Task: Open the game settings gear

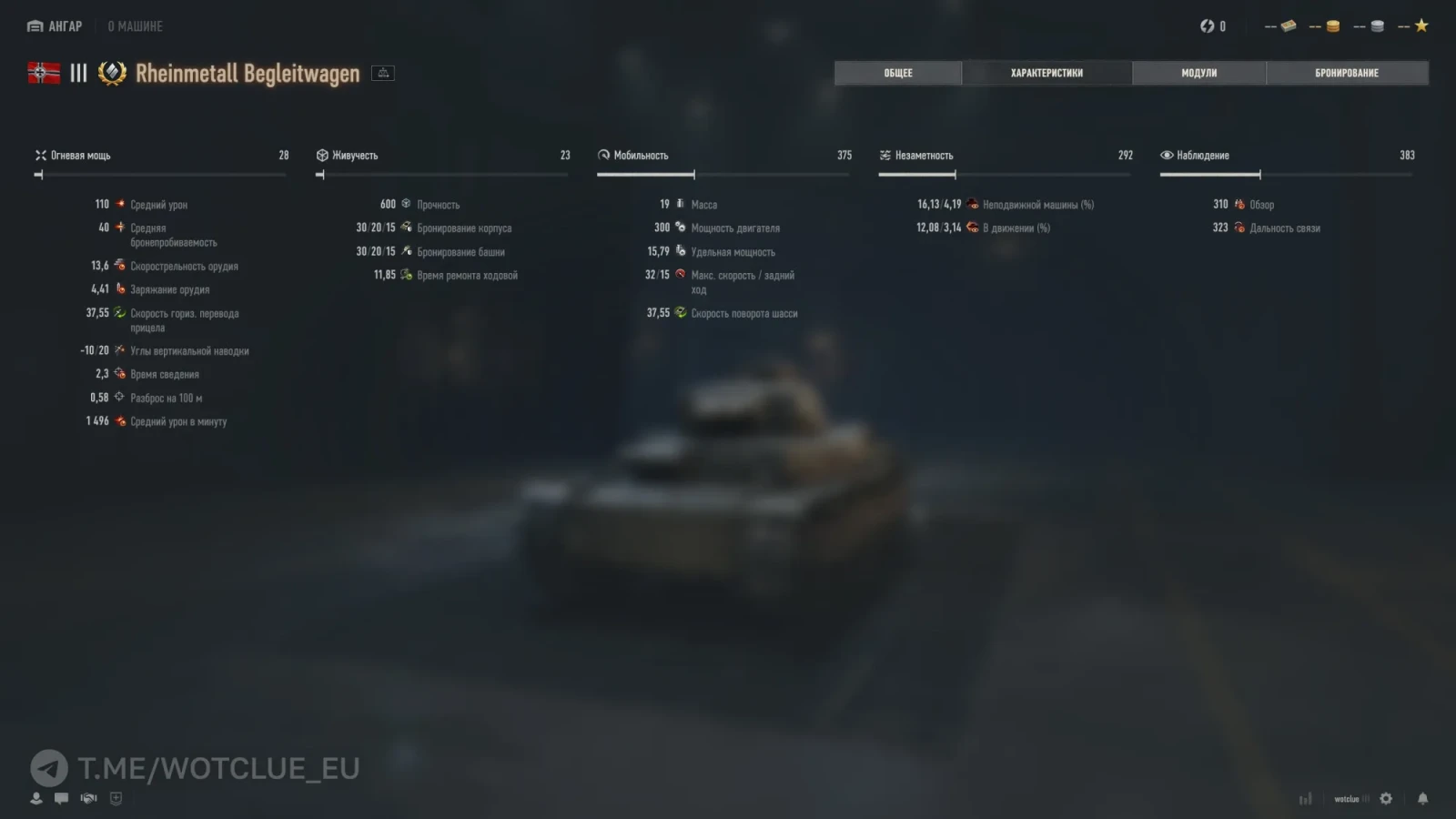Action: click(1386, 798)
